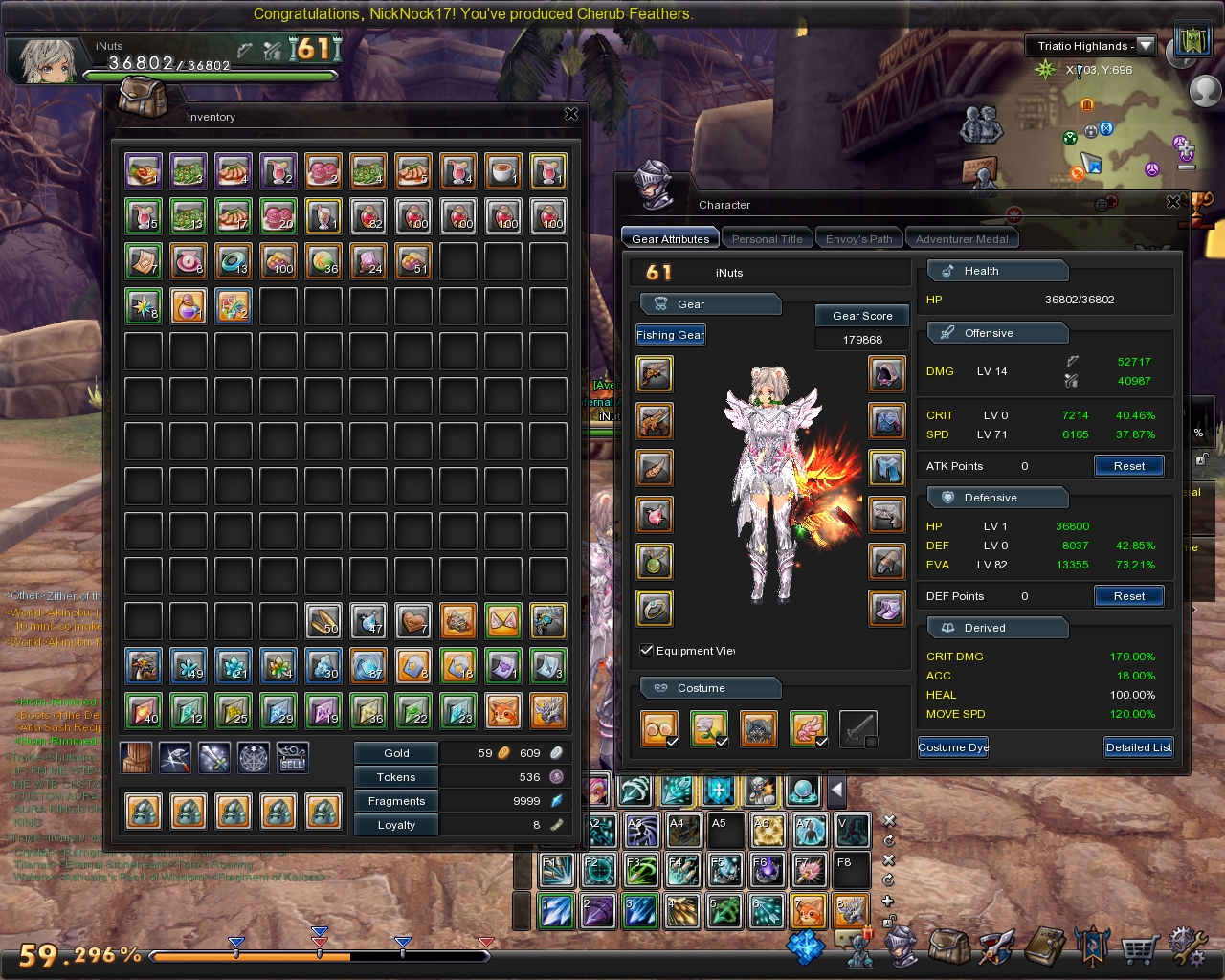Open the Triatio Highlands map dropdown

tap(1146, 46)
